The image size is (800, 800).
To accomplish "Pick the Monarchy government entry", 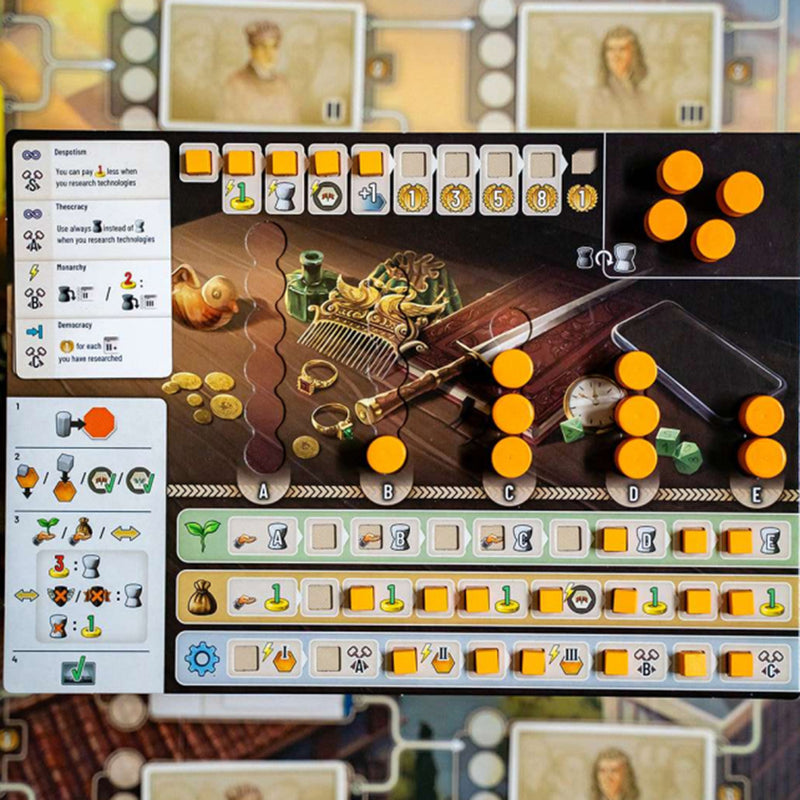I will pyautogui.click(x=92, y=288).
